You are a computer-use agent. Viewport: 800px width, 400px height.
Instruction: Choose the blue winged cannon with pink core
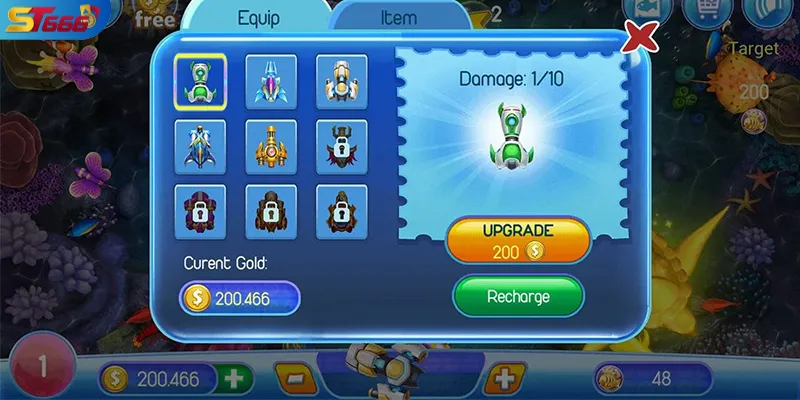pos(271,80)
